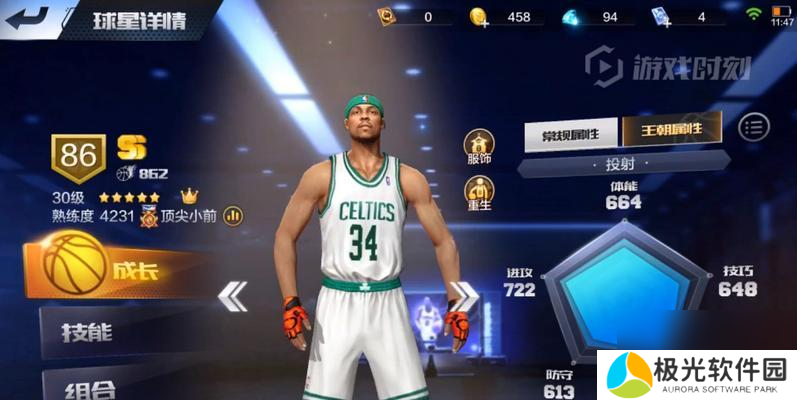Open the 成长 growth menu
Image resolution: width=797 pixels, height=400 pixels.
click(110, 267)
